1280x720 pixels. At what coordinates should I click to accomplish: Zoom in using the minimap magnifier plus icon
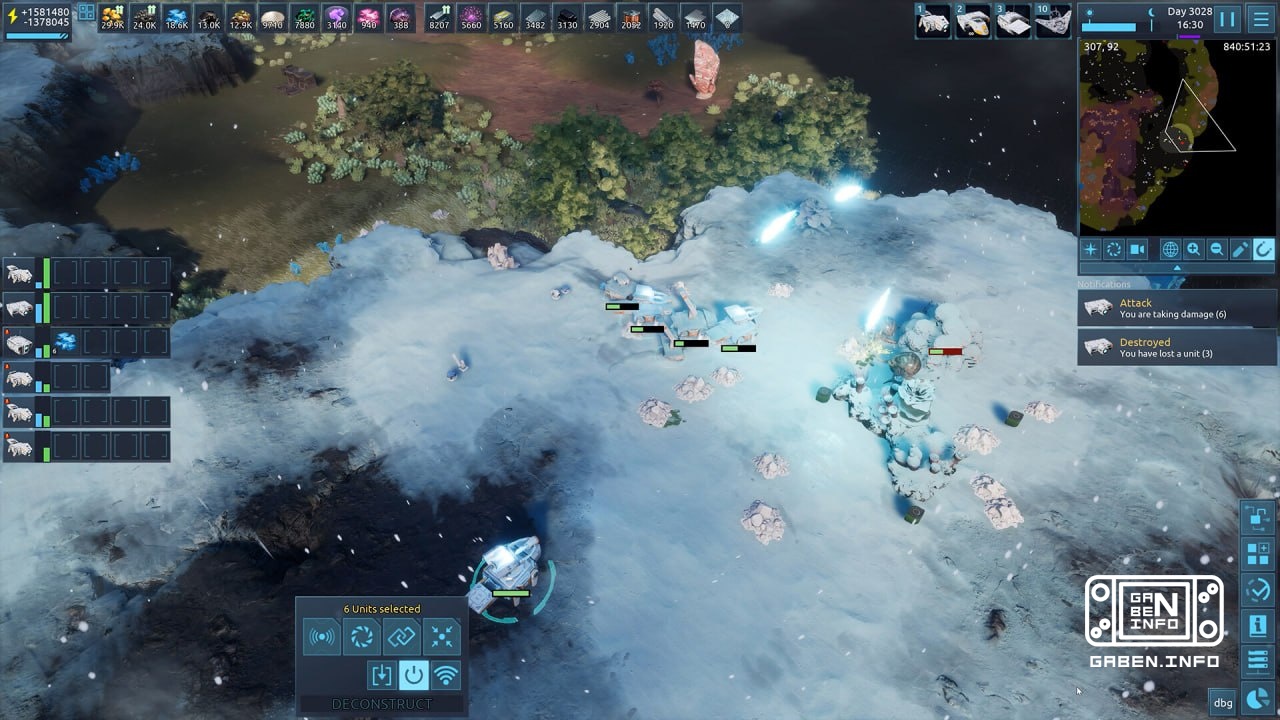1192,249
